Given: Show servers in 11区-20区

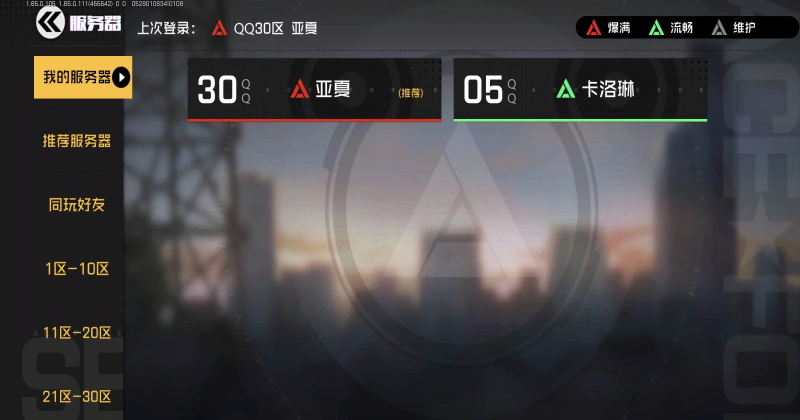Looking at the screenshot, I should coord(77,333).
